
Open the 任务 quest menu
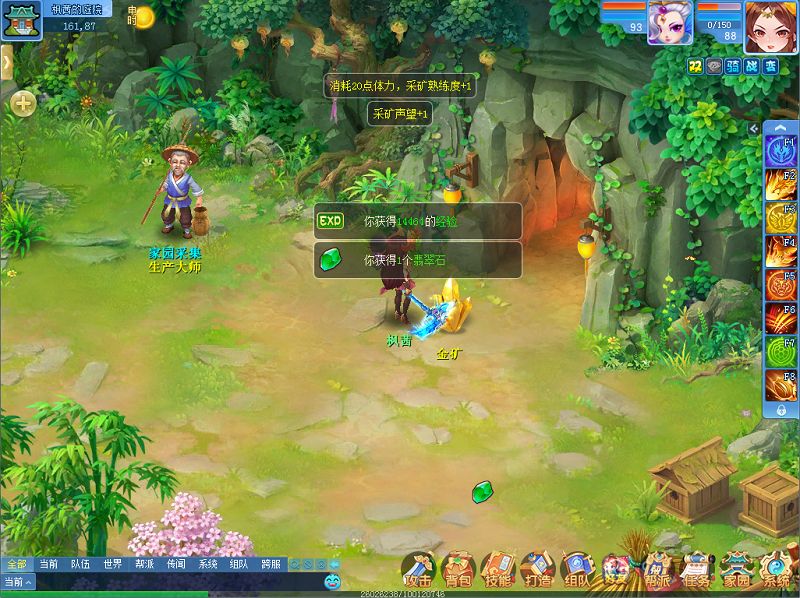point(696,570)
